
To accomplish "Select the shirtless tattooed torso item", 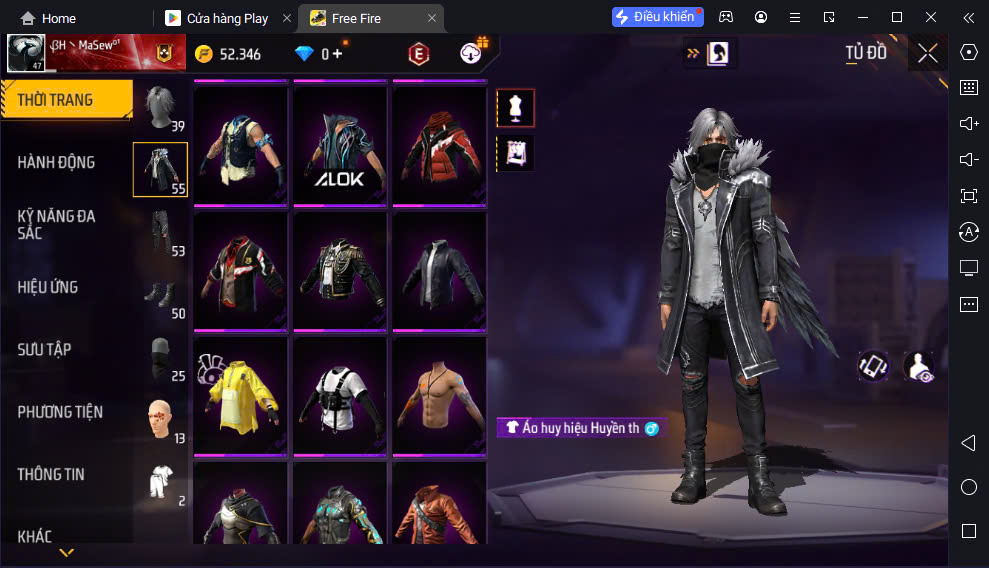I will coord(439,395).
